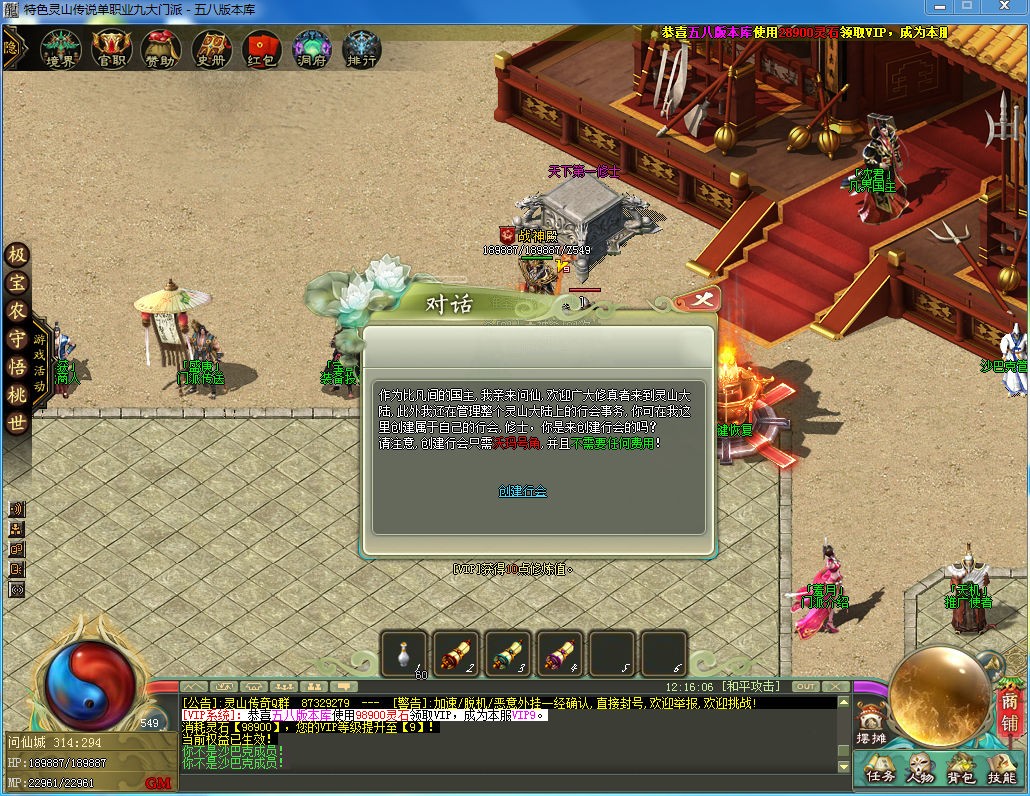Use the white potion bottle in hotbar
The height and width of the screenshot is (796, 1030).
click(x=404, y=652)
